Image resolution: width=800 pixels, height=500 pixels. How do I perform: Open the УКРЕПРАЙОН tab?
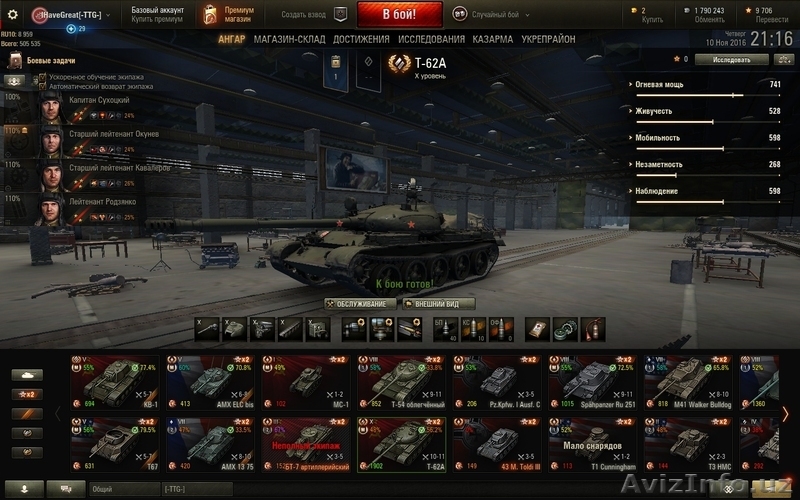point(548,39)
